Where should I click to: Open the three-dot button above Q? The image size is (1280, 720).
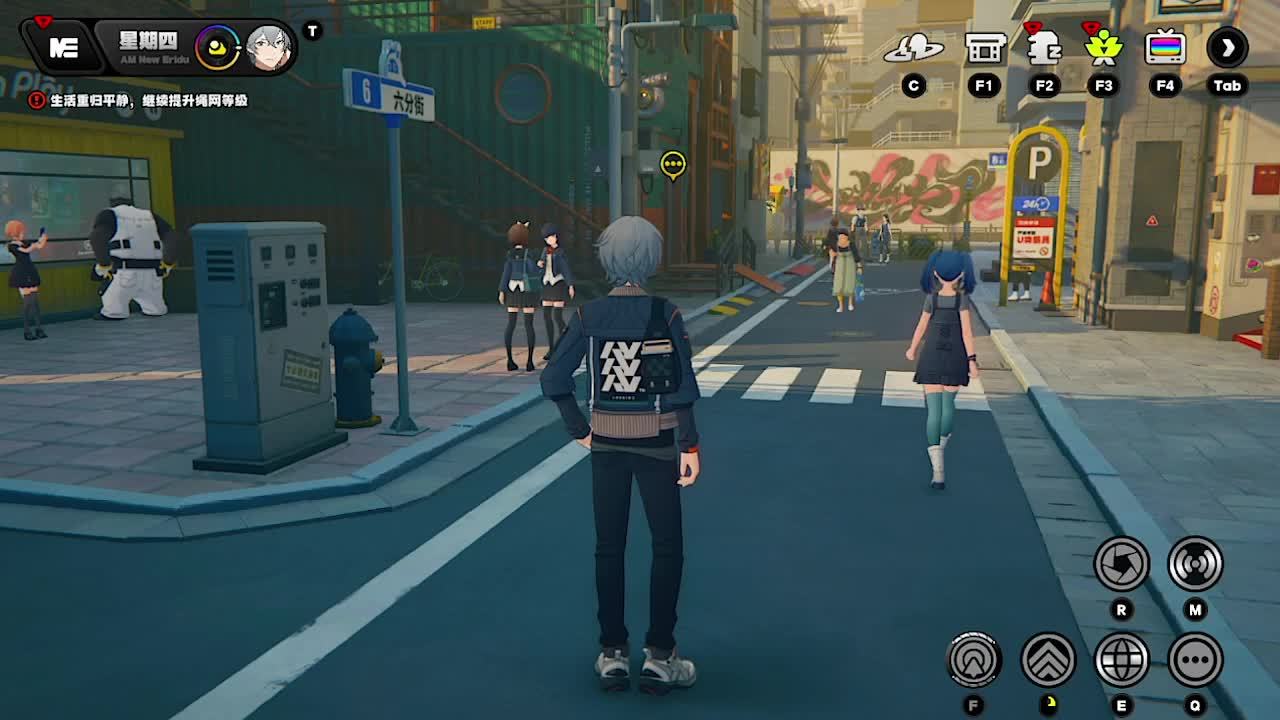pyautogui.click(x=1195, y=660)
